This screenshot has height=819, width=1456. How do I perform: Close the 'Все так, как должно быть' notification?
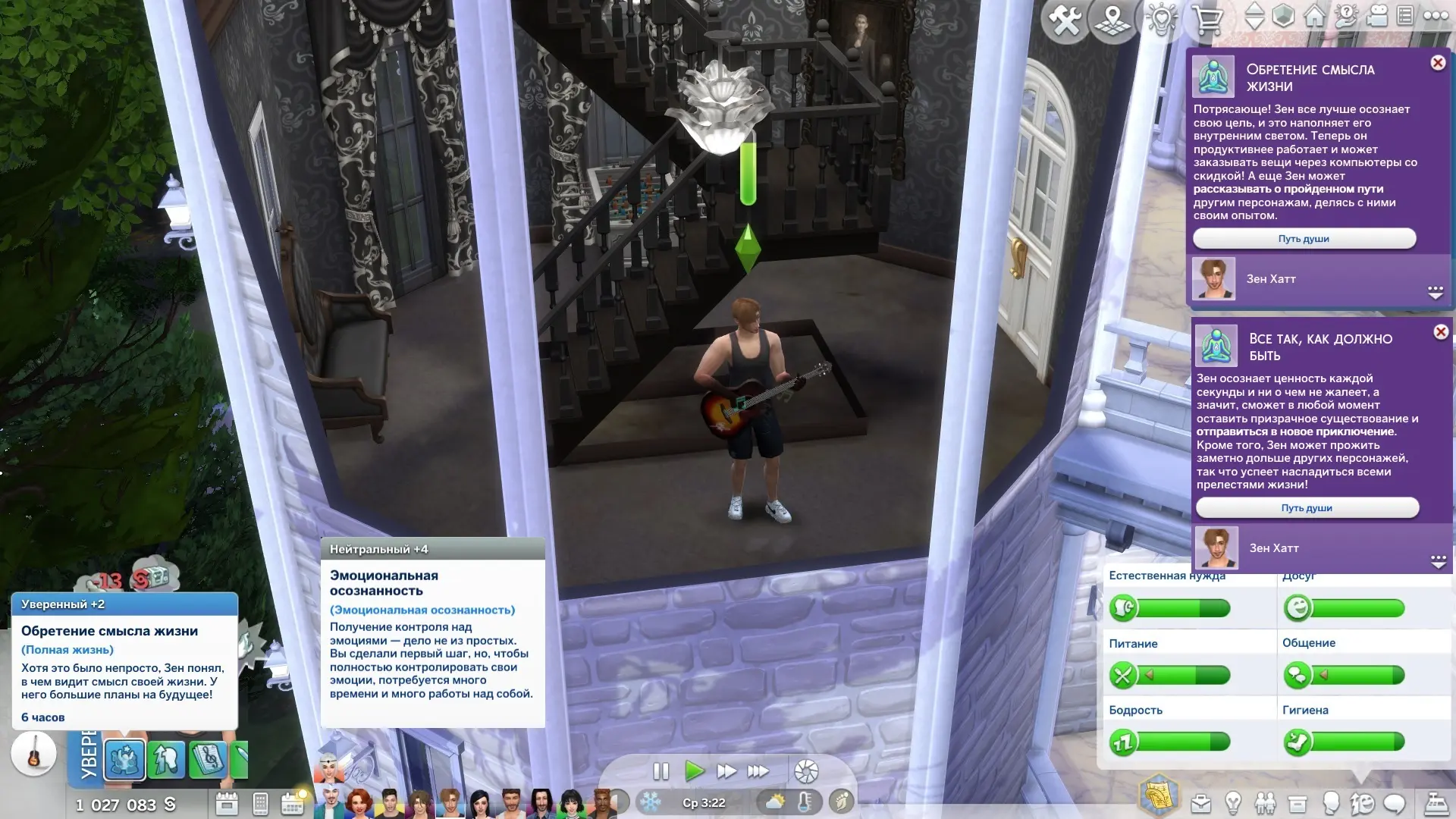click(x=1441, y=332)
